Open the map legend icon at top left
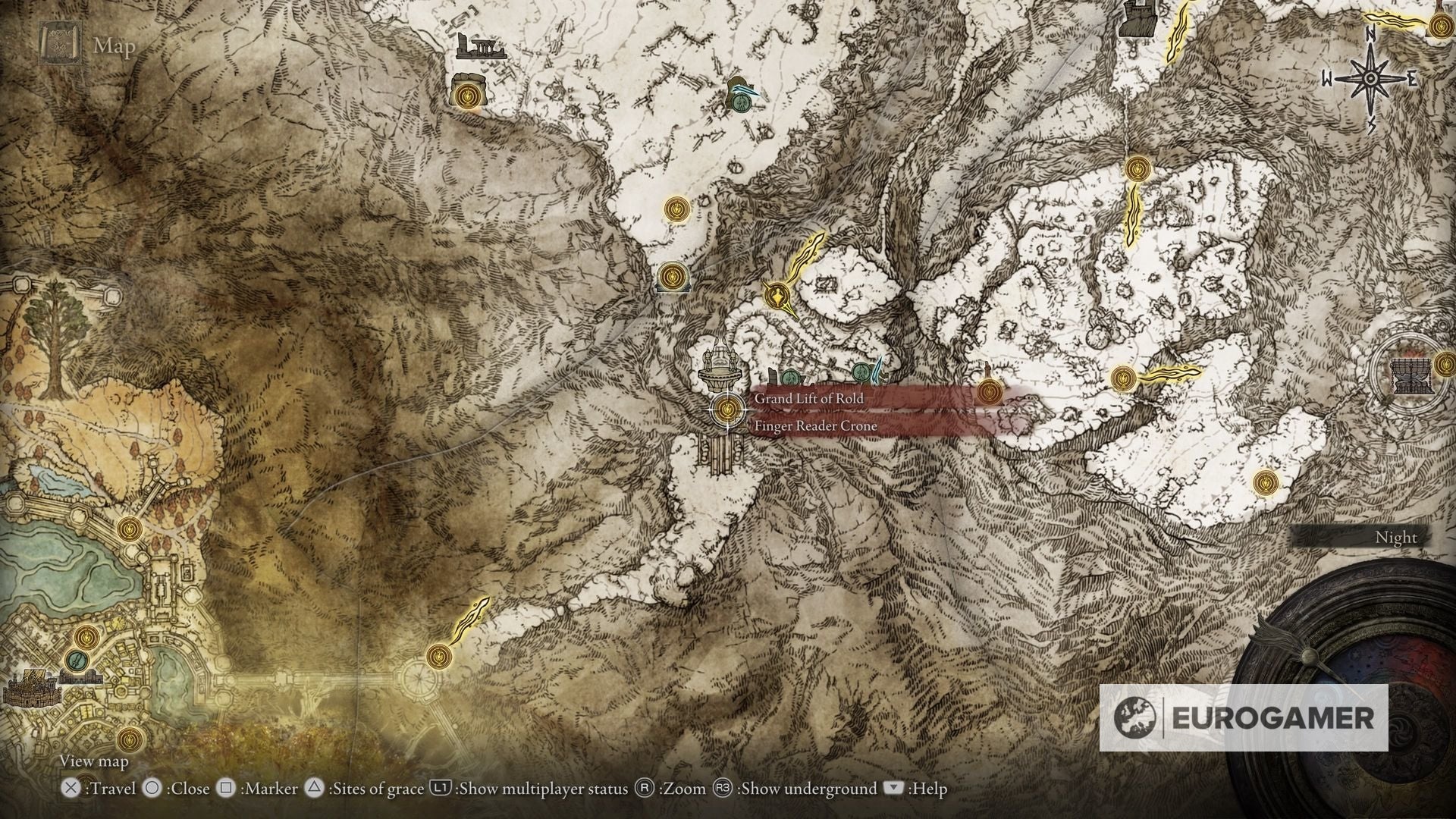 59,42
